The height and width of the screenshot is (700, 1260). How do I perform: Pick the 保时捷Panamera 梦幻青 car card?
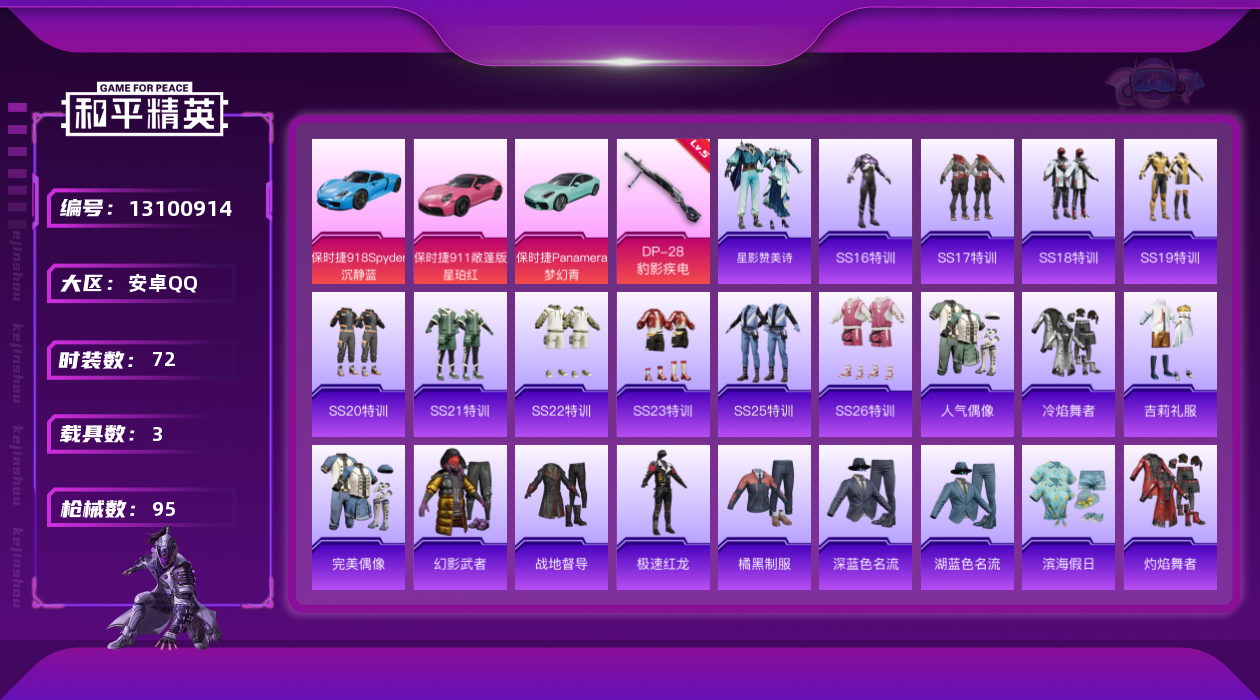point(561,211)
